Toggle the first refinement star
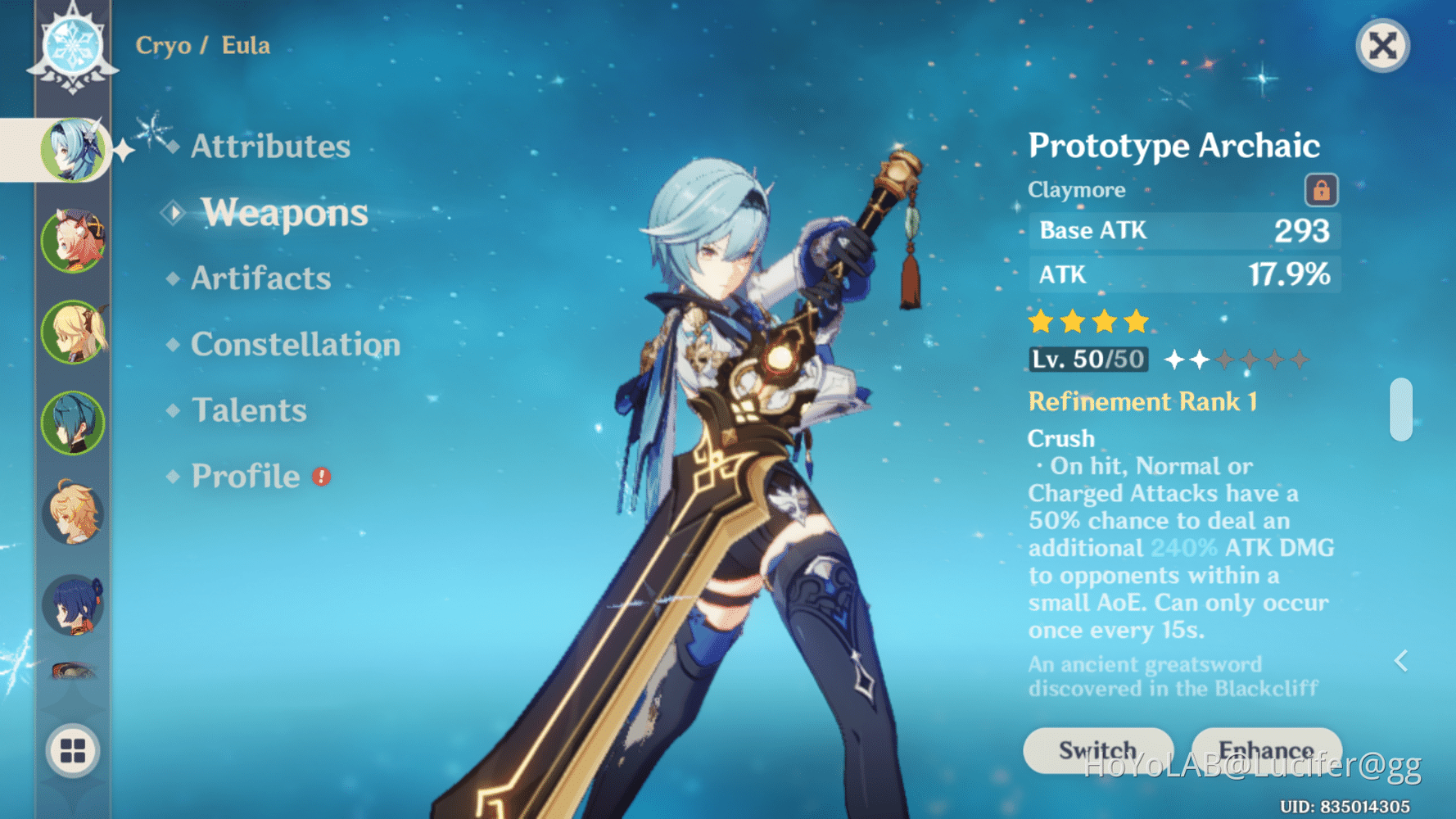Image resolution: width=1456 pixels, height=819 pixels. pyautogui.click(x=1176, y=359)
